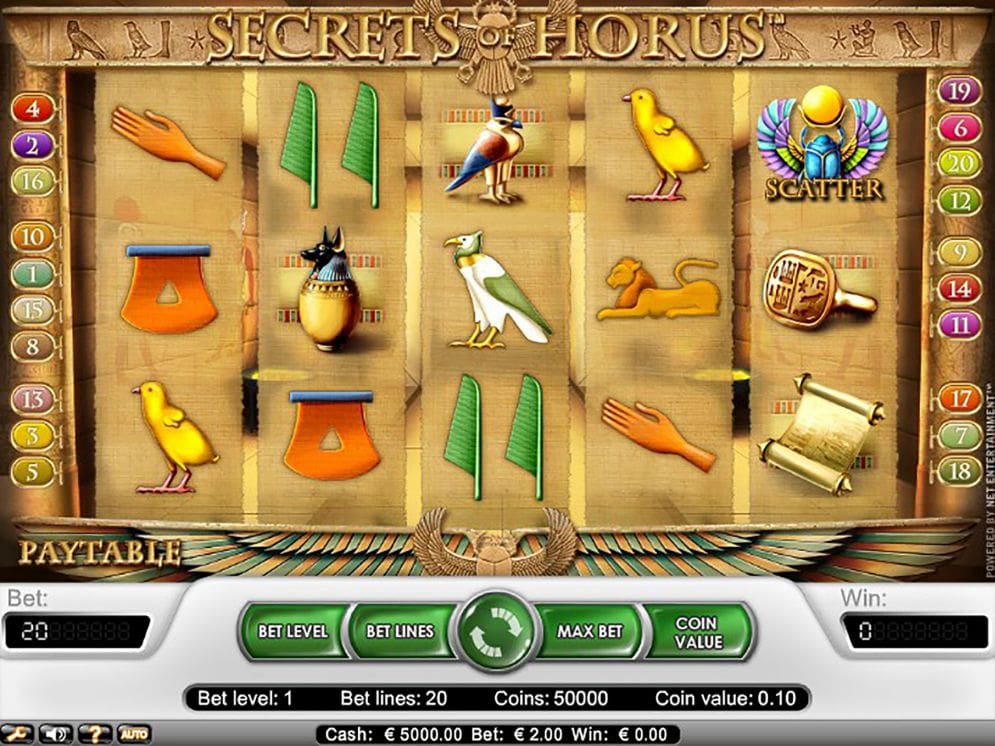995x746 pixels.
Task: Hit the Max Bet button
Action: [x=590, y=631]
